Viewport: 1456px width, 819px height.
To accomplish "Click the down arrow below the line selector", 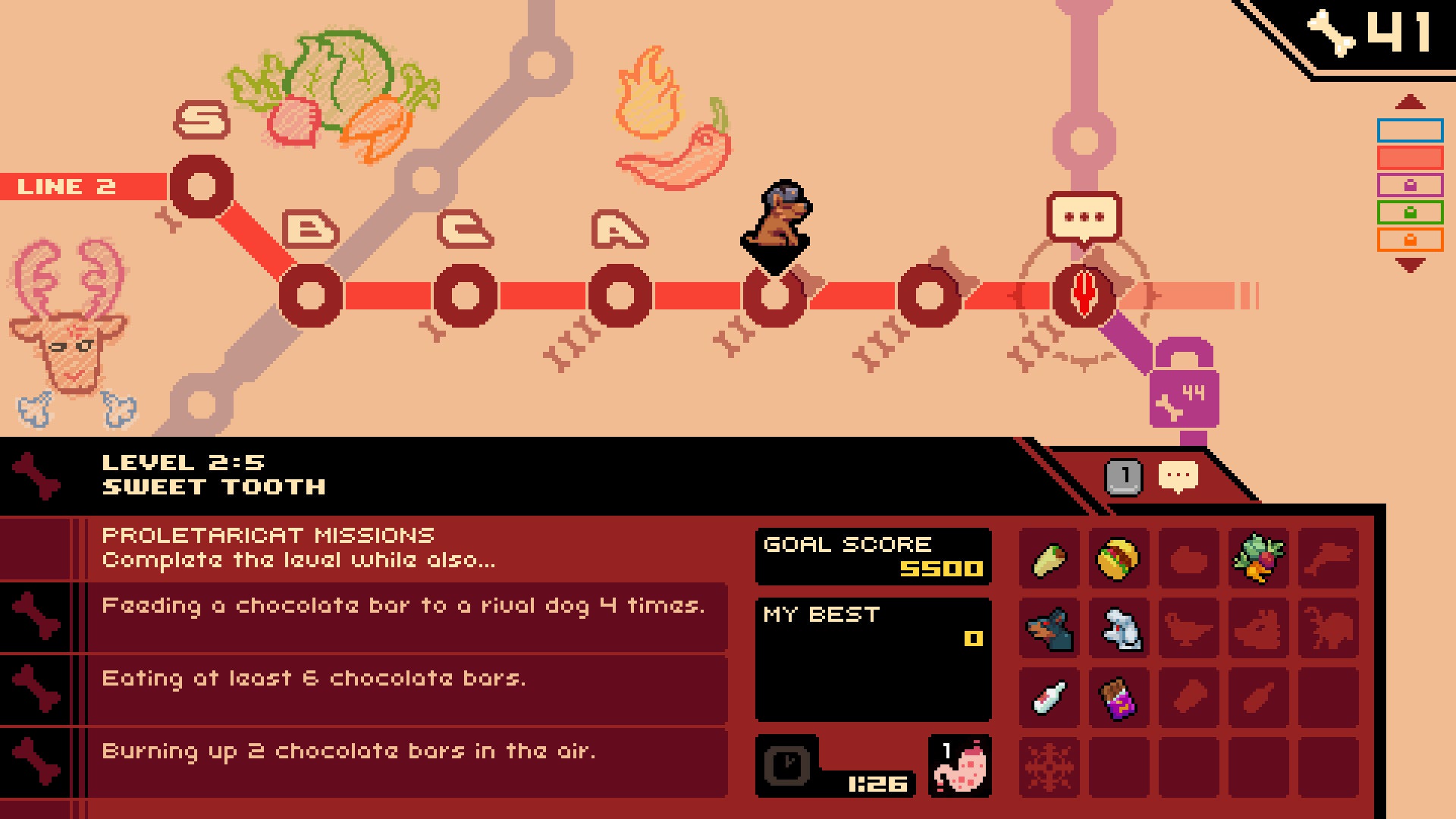I will pyautogui.click(x=1409, y=264).
